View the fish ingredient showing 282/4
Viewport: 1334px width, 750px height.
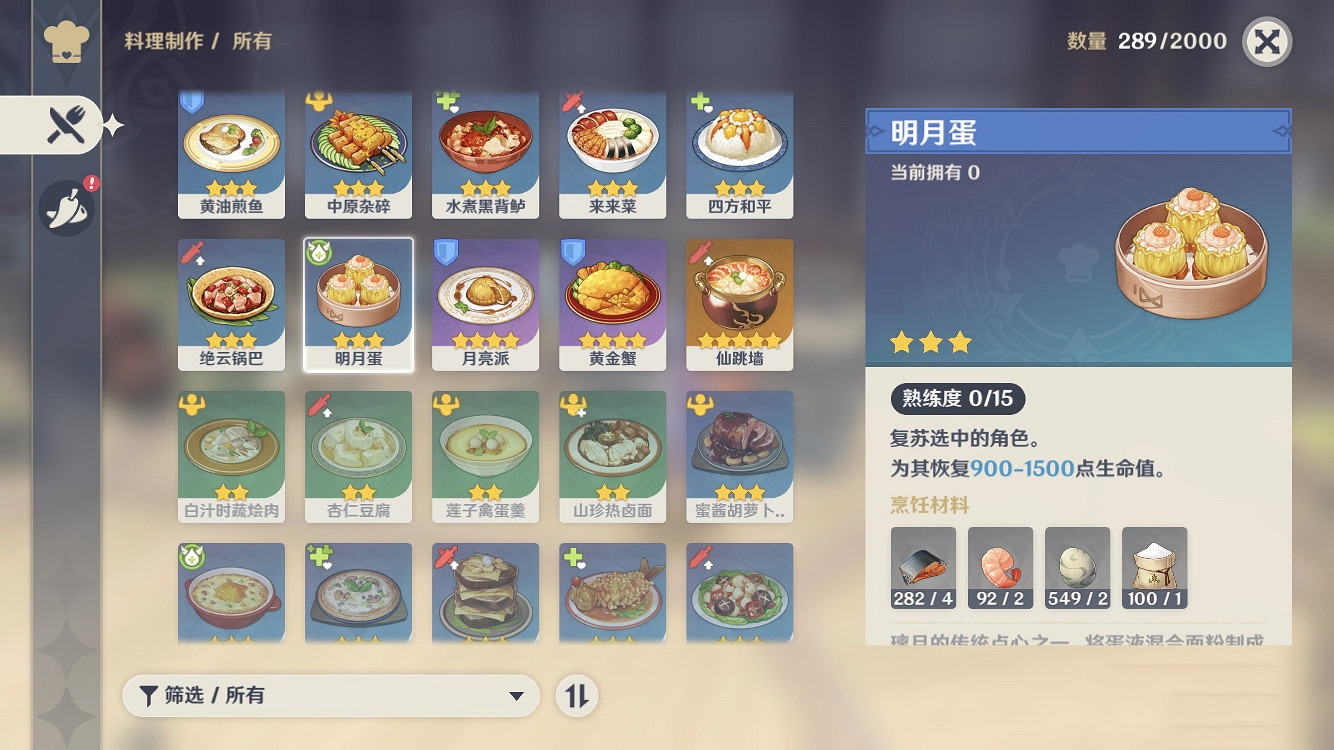click(921, 566)
